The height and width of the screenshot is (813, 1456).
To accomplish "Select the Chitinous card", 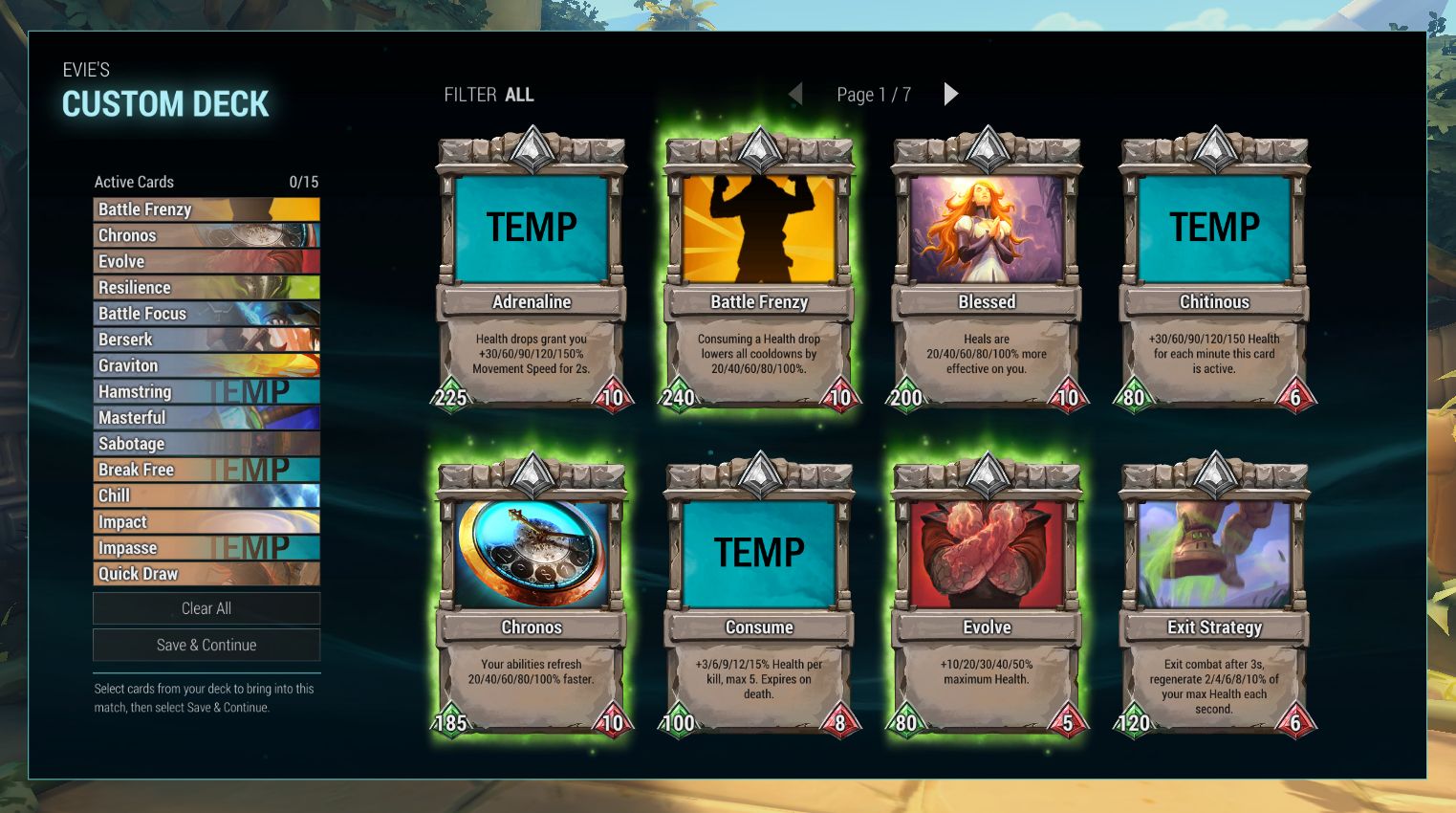I will point(1214,273).
